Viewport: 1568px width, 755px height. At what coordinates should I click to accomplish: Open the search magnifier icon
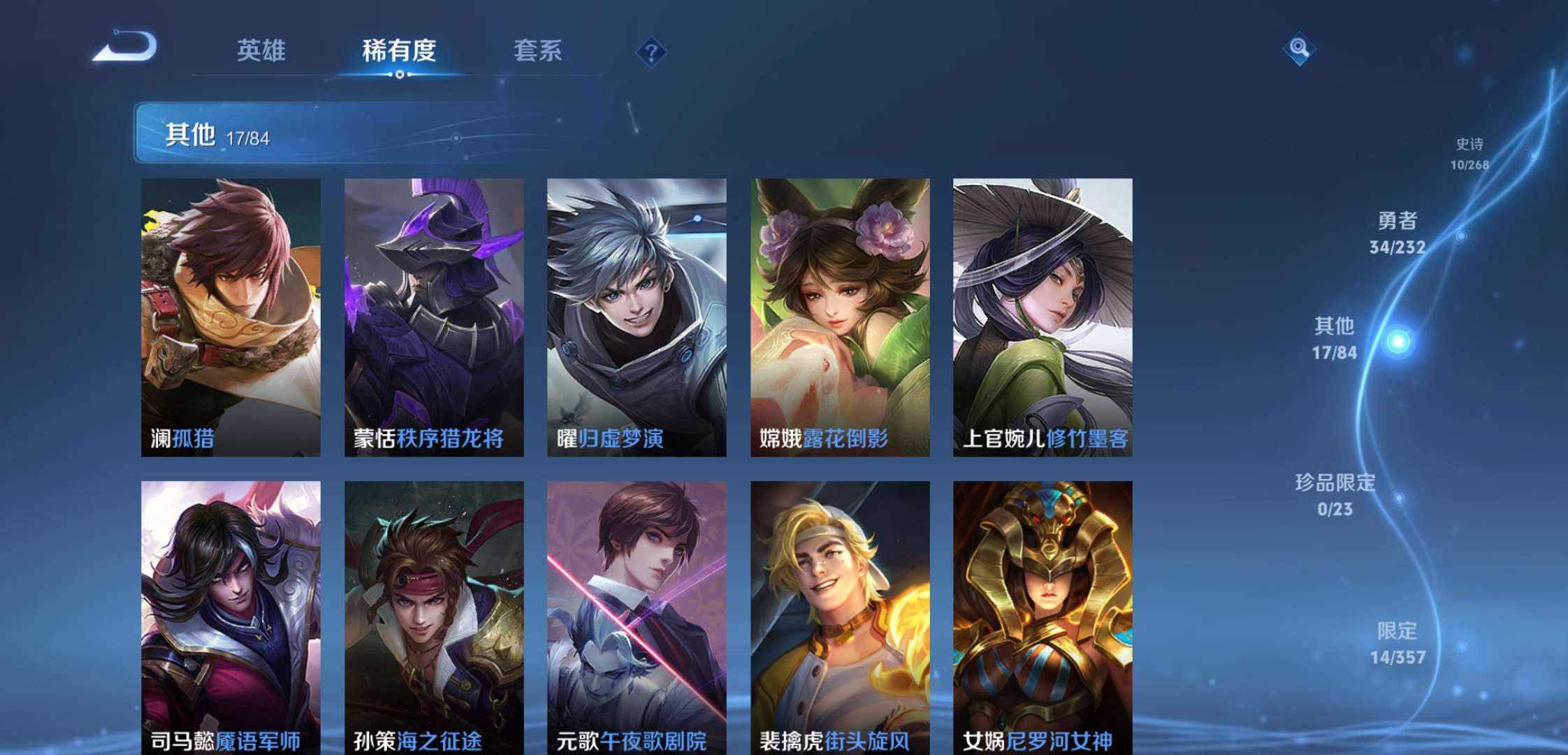point(1301,50)
